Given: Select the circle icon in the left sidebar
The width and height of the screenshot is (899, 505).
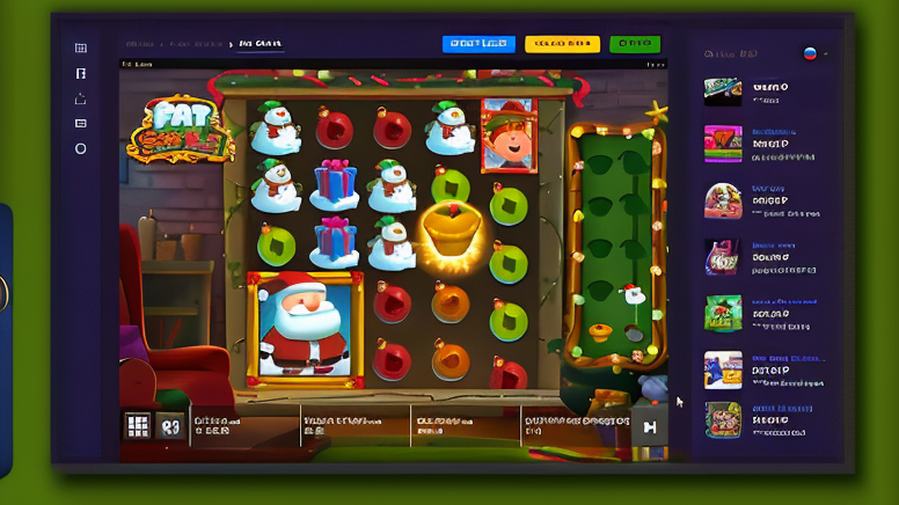Looking at the screenshot, I should click(81, 149).
